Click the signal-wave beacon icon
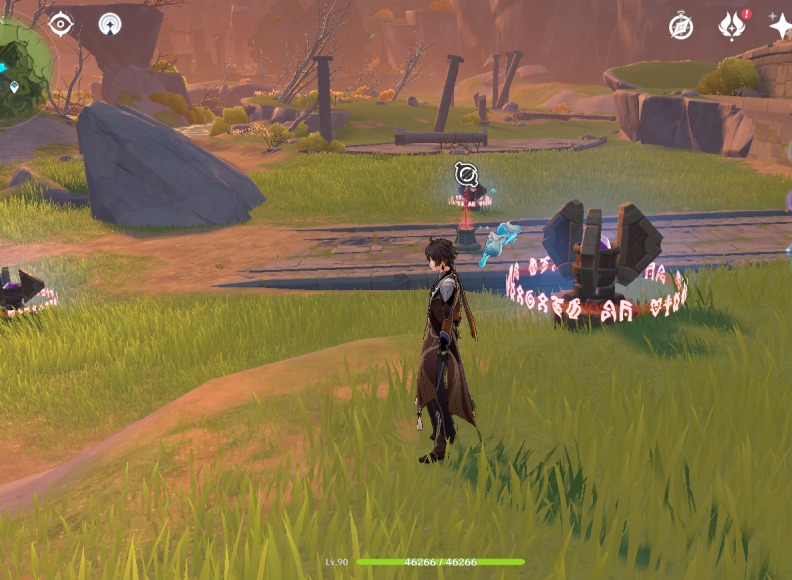This screenshot has height=580, width=792. pos(110,24)
